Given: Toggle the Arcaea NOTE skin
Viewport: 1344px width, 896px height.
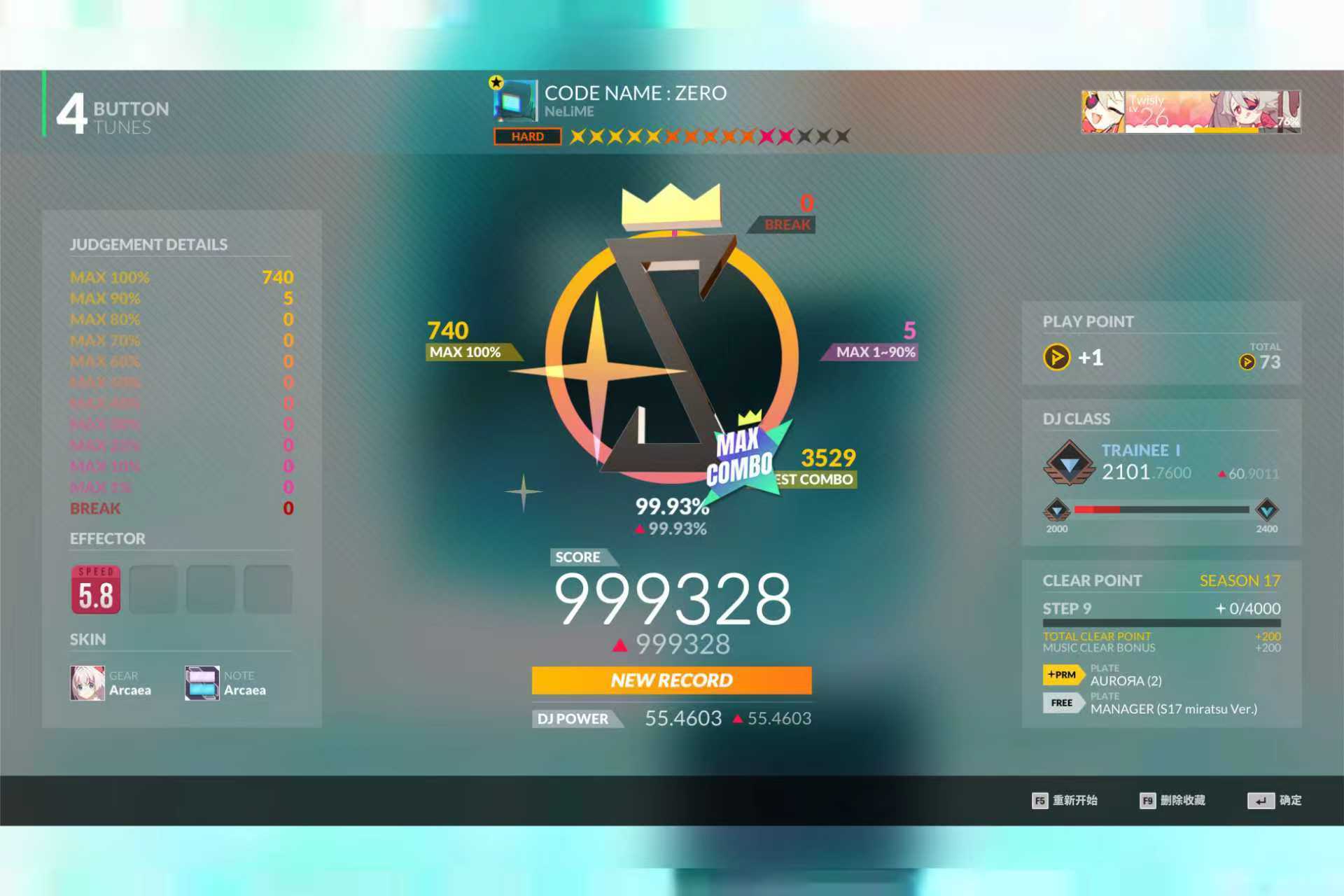Looking at the screenshot, I should [x=201, y=682].
